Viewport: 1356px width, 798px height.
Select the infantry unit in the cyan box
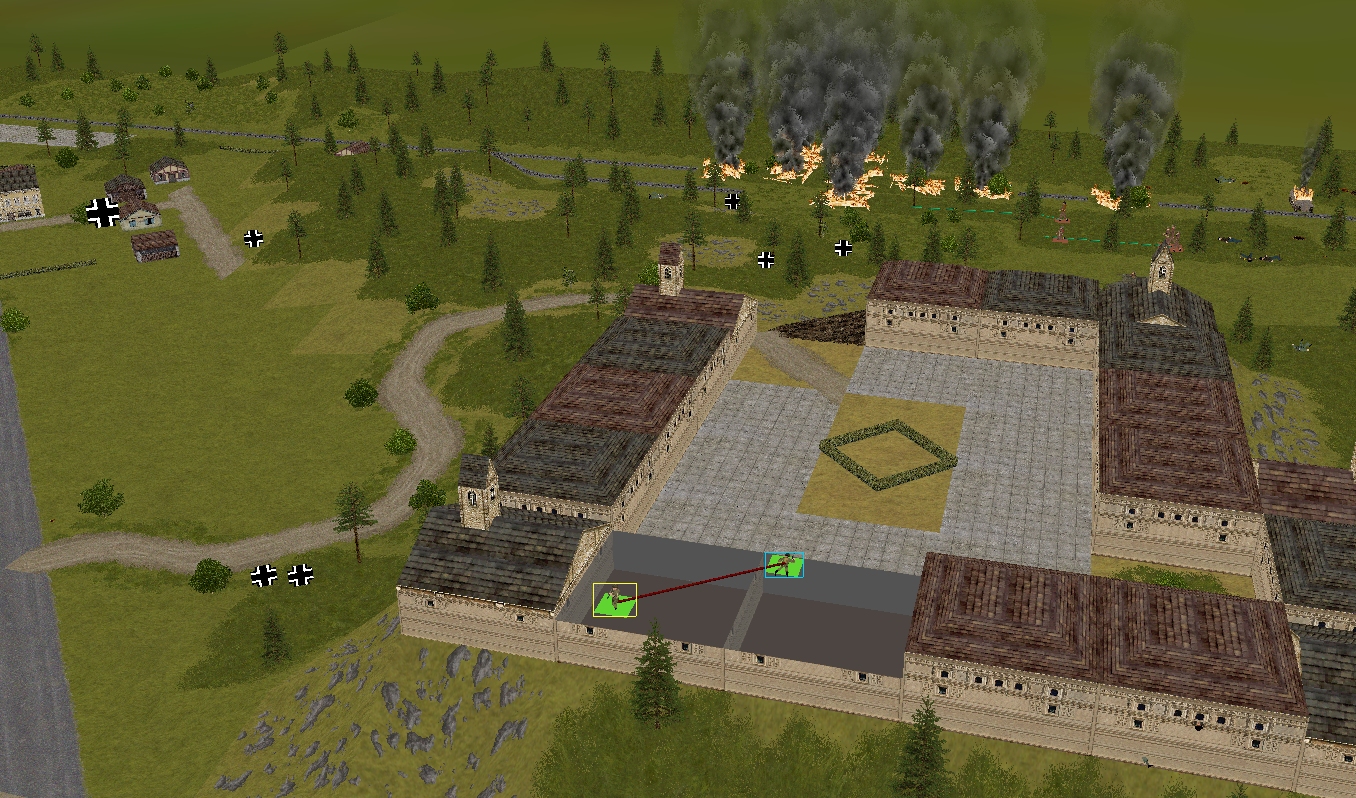tap(784, 565)
